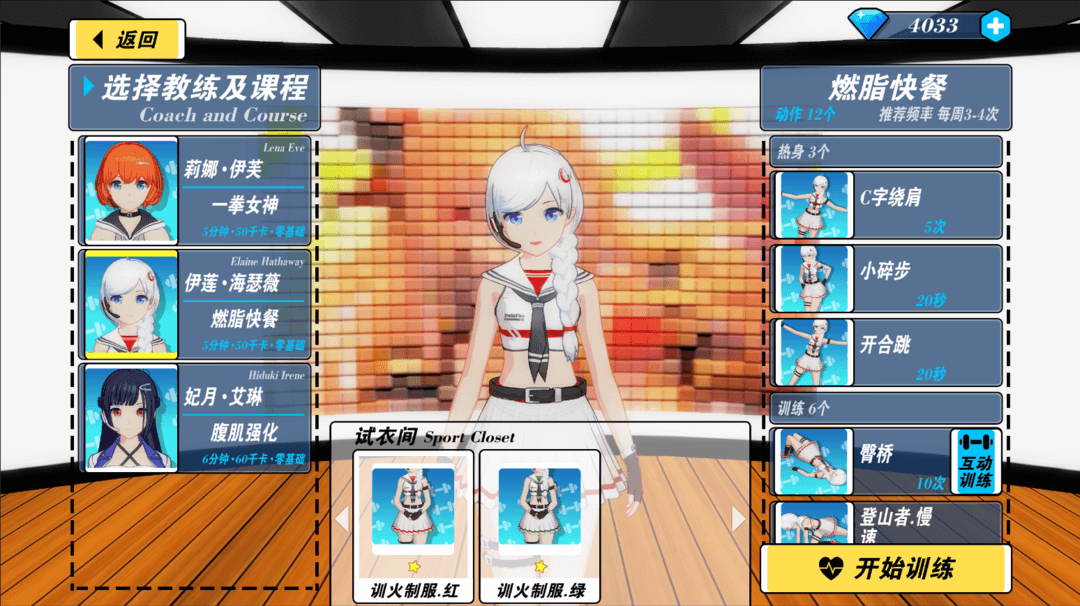Pick coach 妃月·艾琳 with 腹肌强化 course

(x=196, y=418)
